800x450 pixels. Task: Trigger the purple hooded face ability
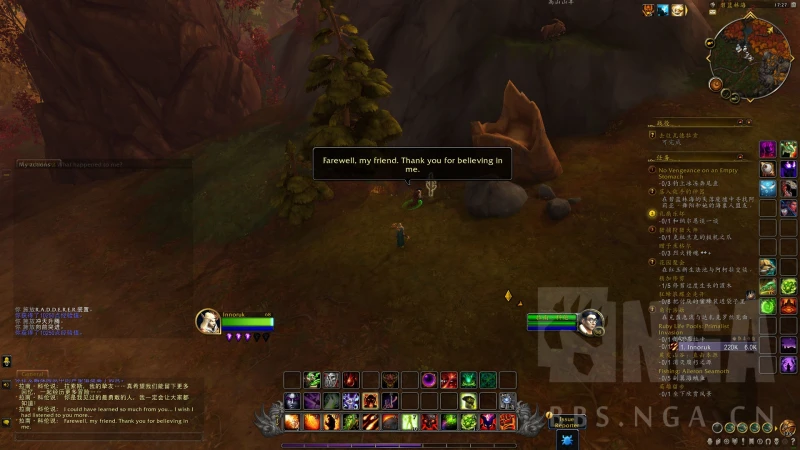click(292, 401)
